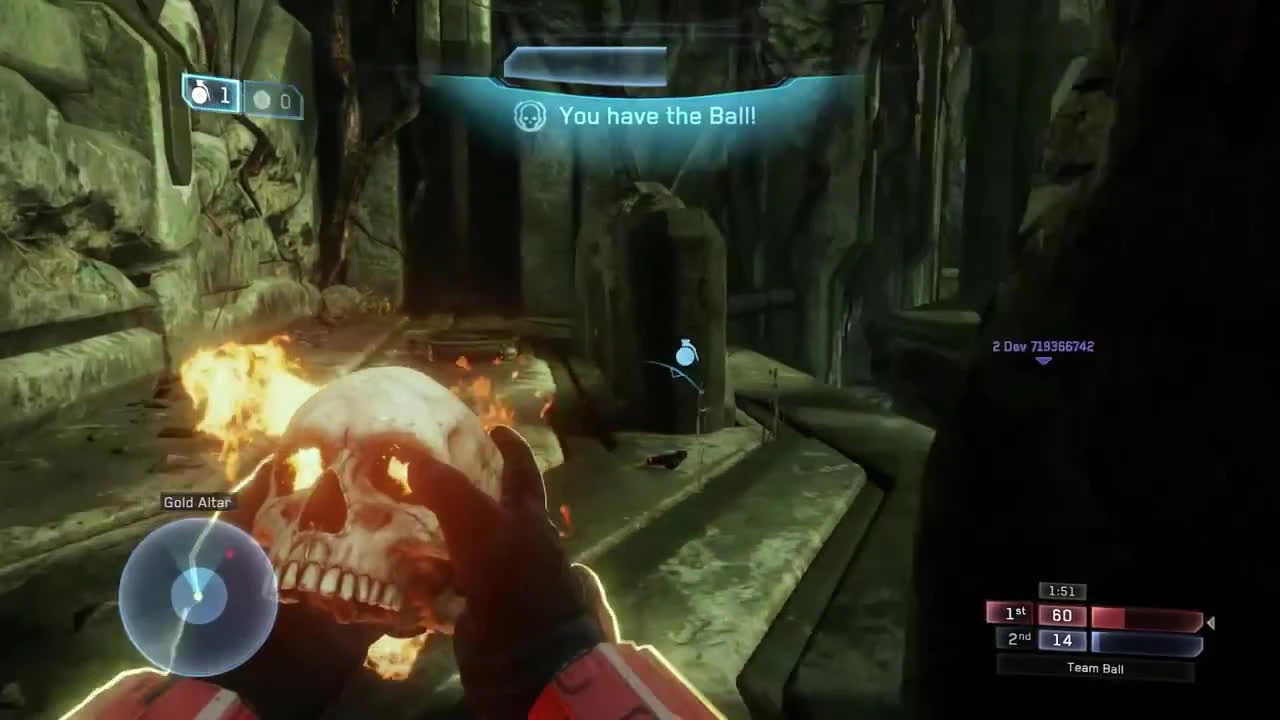Image resolution: width=1280 pixels, height=720 pixels.
Task: Expand the scoreboard via the left-pointing triangle
Action: coord(1210,623)
